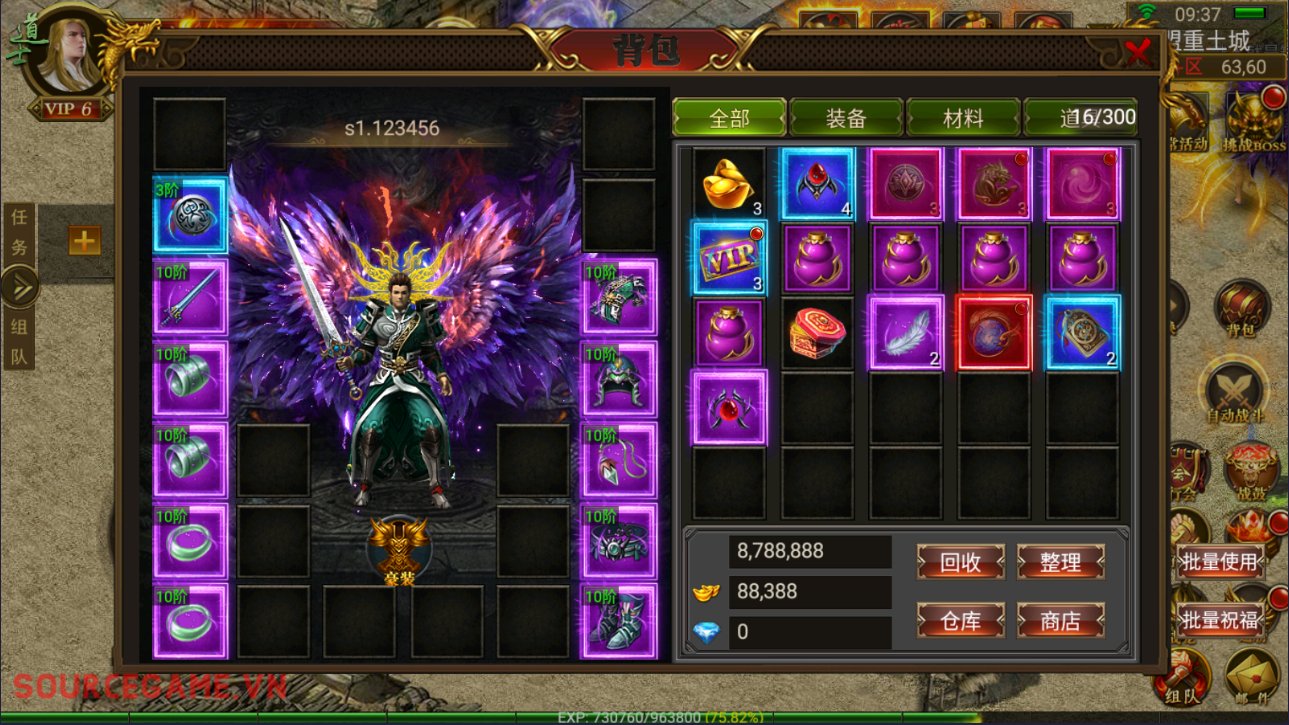1289x725 pixels.
Task: Click the 回收 recycle button
Action: point(960,563)
